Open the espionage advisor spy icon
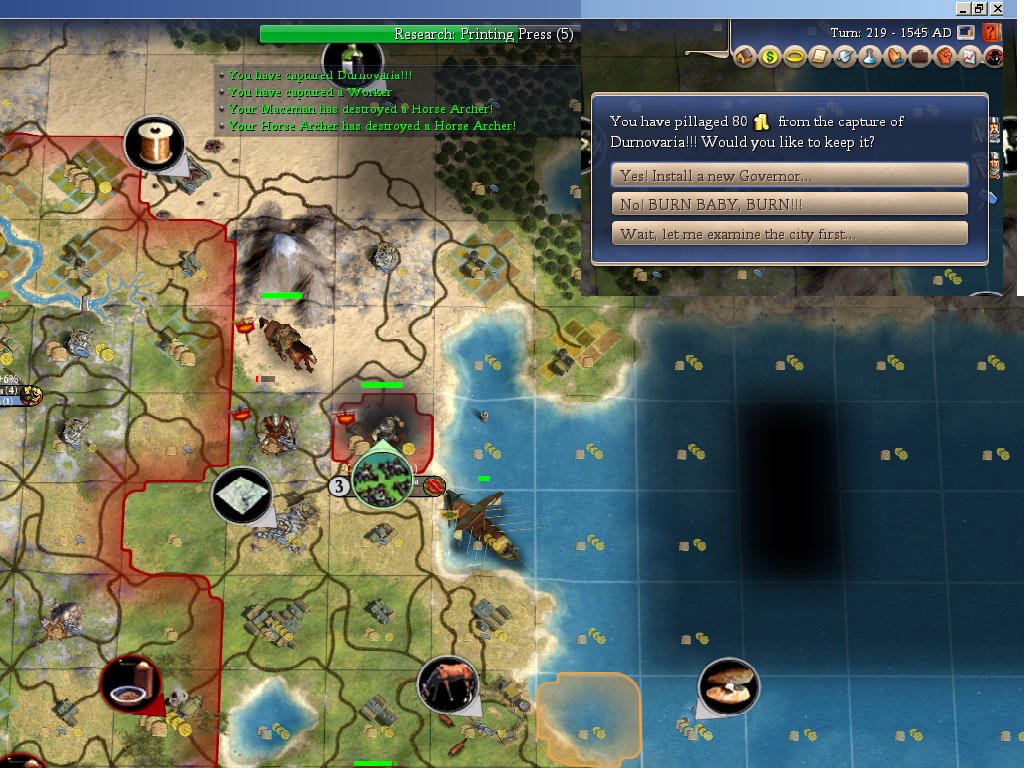This screenshot has width=1024, height=768. coord(994,57)
